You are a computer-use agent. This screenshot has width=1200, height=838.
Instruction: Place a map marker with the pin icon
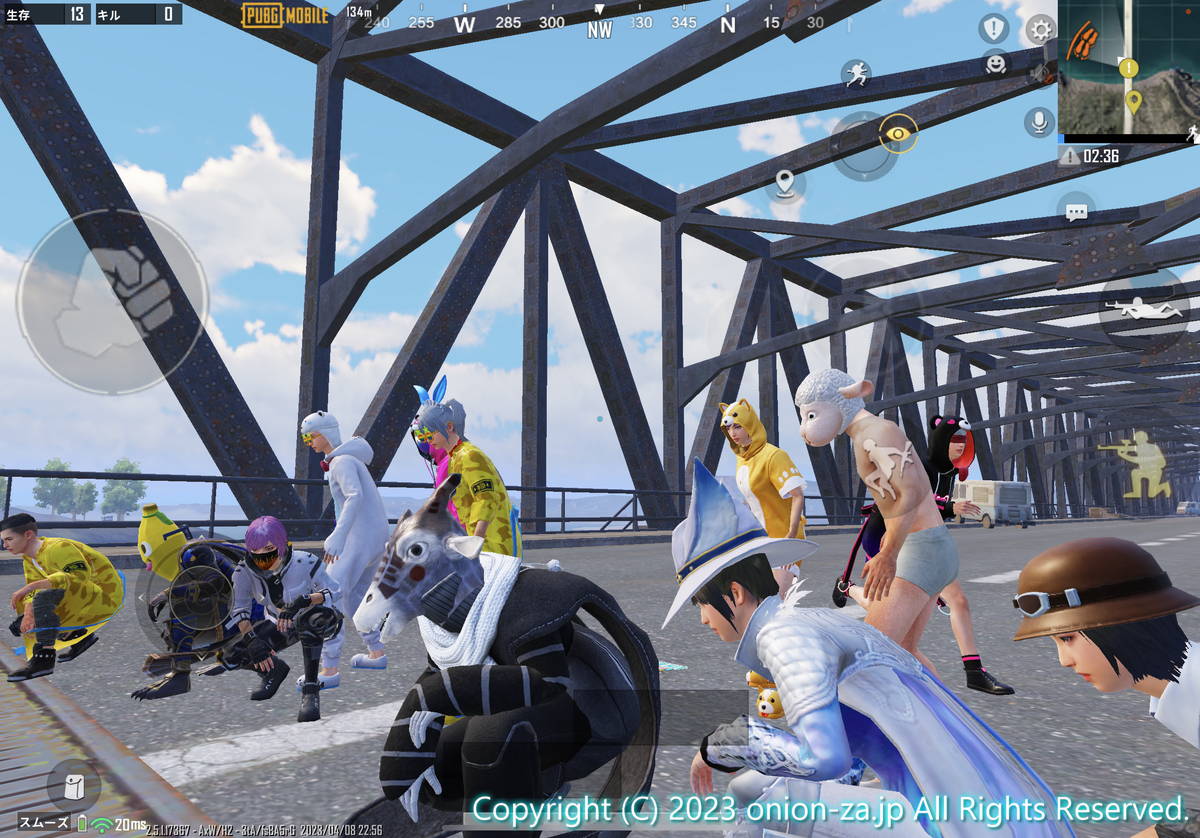coord(785,184)
